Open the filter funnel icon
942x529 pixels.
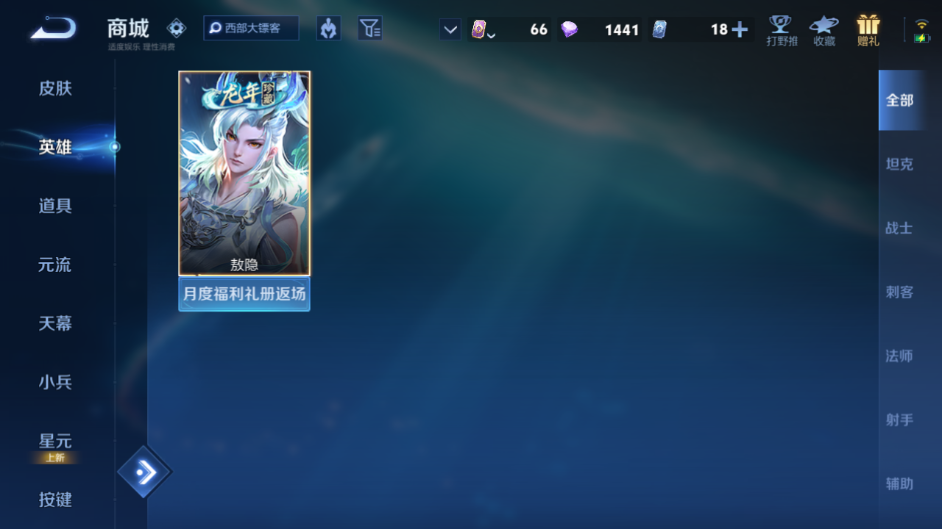(370, 29)
